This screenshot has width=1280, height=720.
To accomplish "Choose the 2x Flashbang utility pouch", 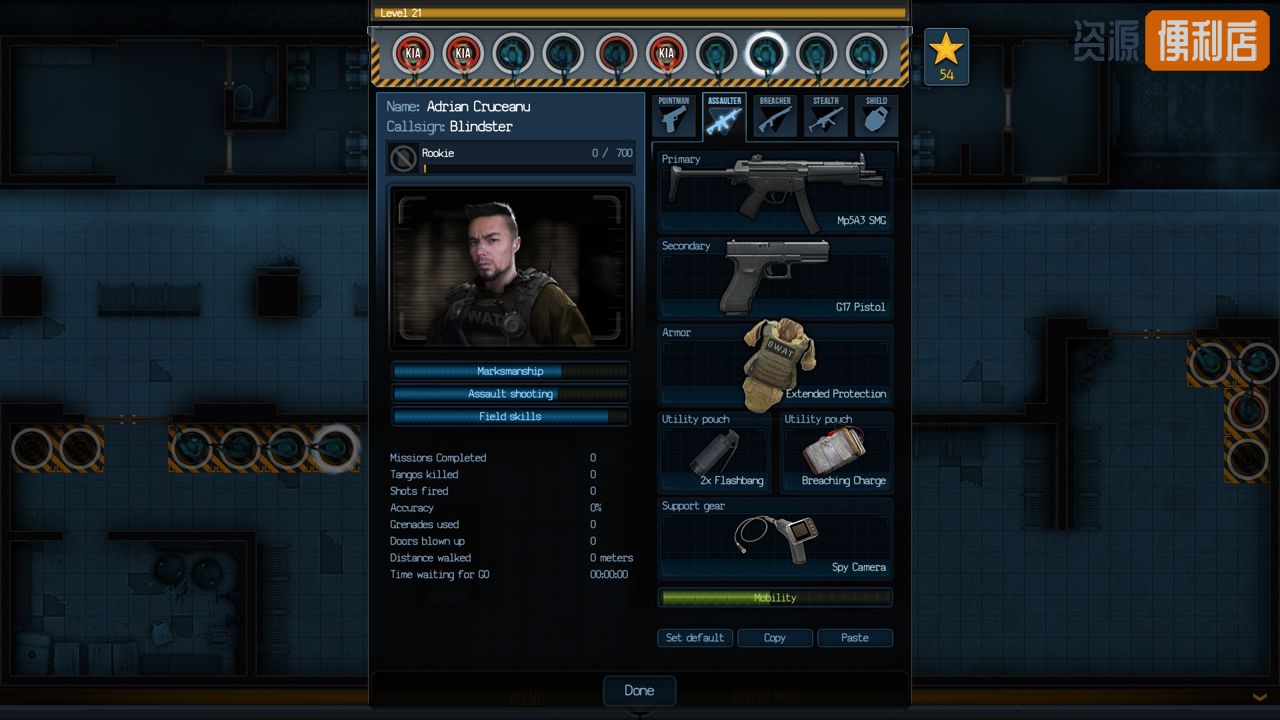I will pos(715,452).
